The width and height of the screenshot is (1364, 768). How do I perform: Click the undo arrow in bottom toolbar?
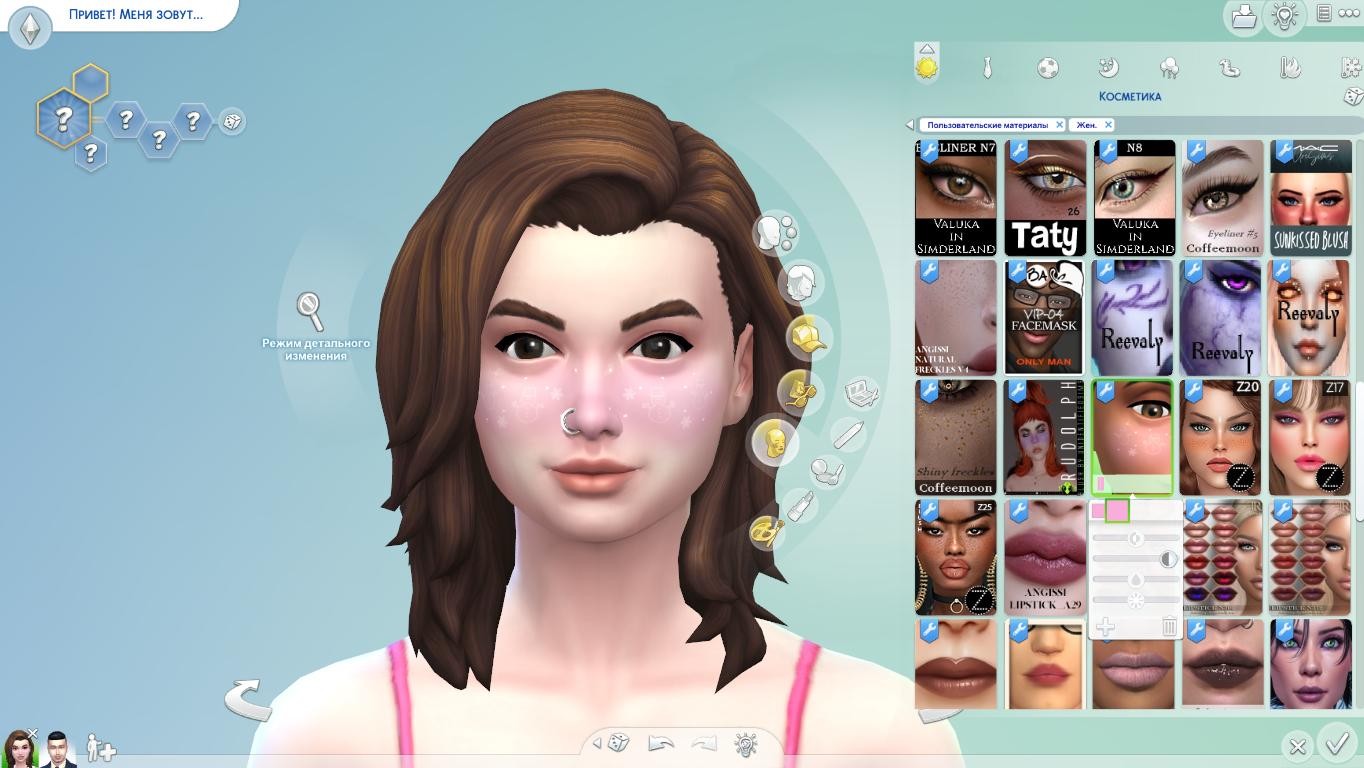click(660, 743)
